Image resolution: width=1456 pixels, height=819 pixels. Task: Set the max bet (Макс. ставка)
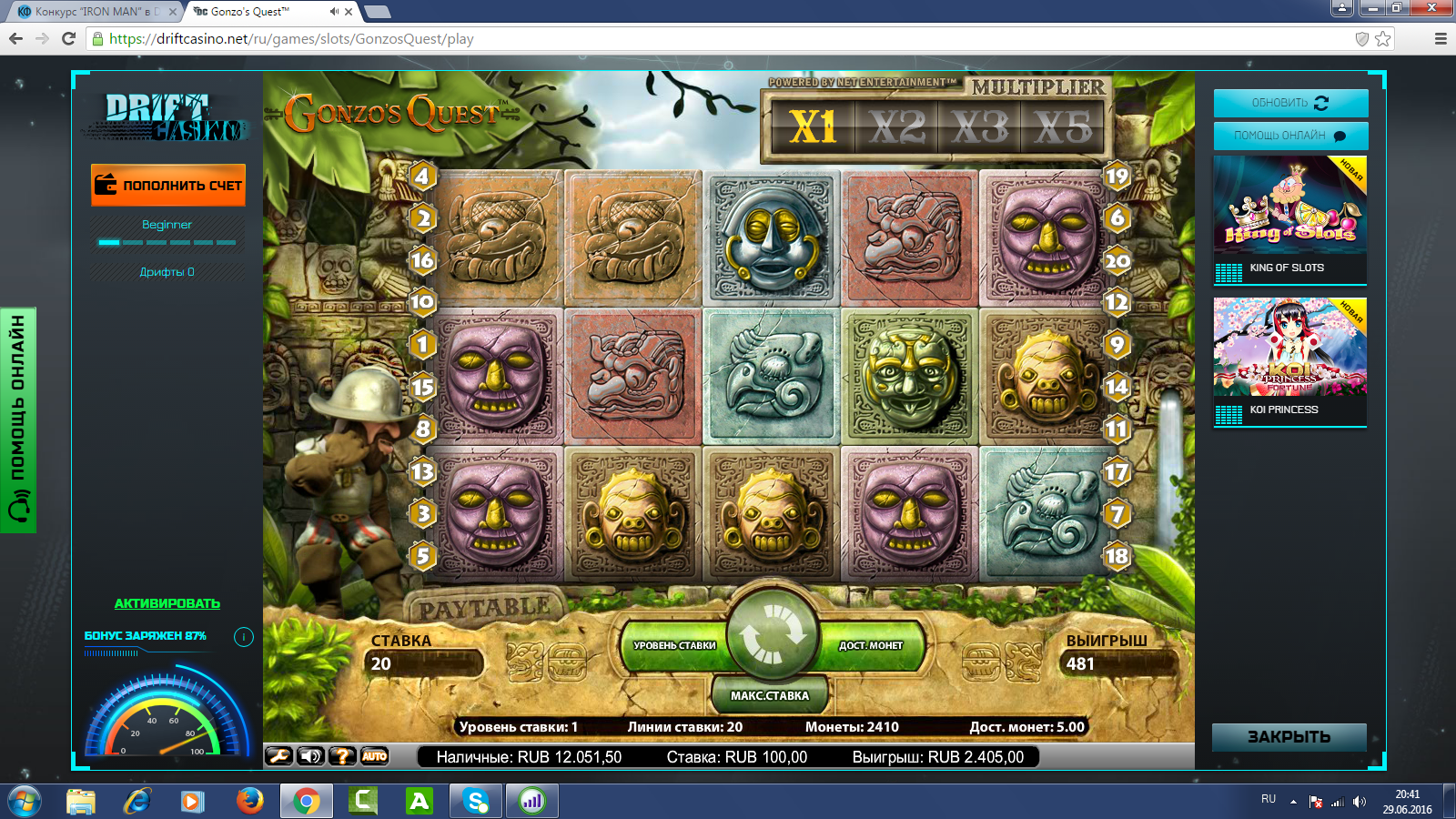click(x=770, y=695)
